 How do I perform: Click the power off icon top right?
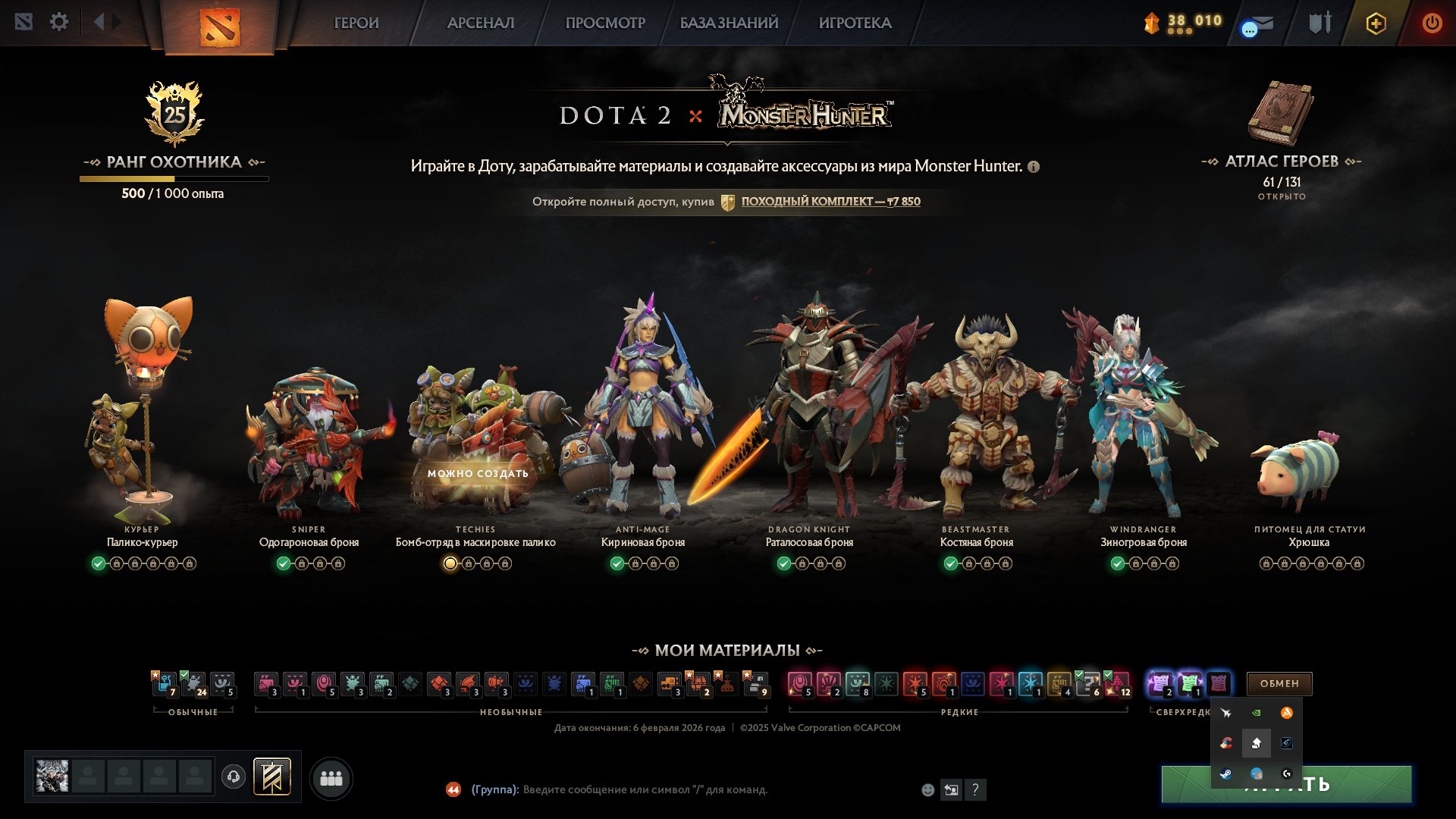tap(1432, 22)
